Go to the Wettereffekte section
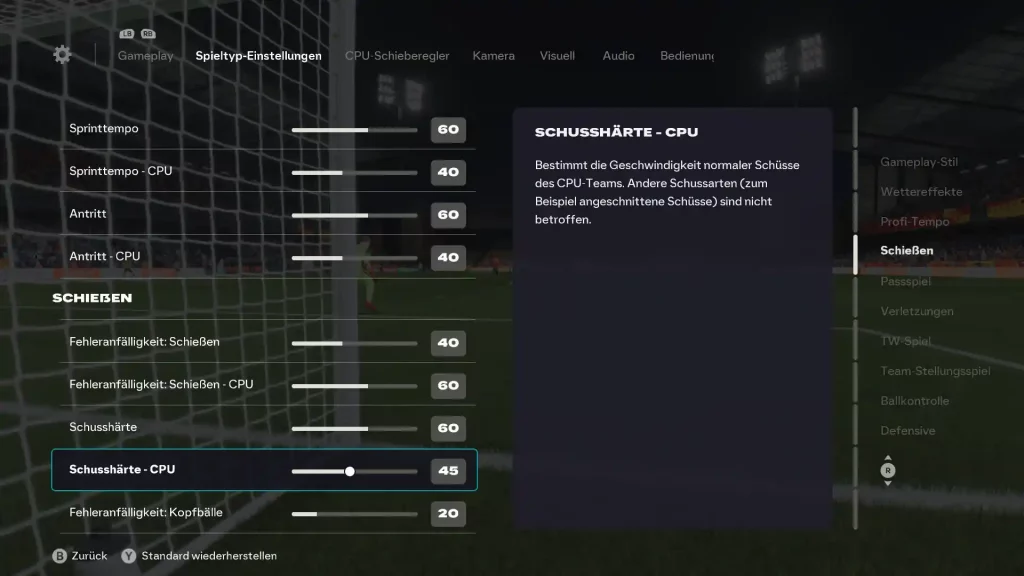This screenshot has height=576, width=1024. coord(921,192)
